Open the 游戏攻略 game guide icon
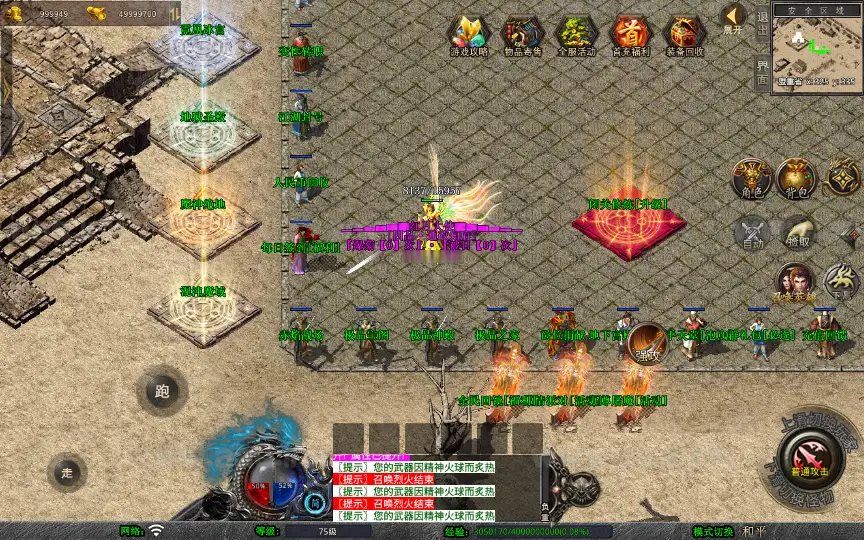 point(468,35)
